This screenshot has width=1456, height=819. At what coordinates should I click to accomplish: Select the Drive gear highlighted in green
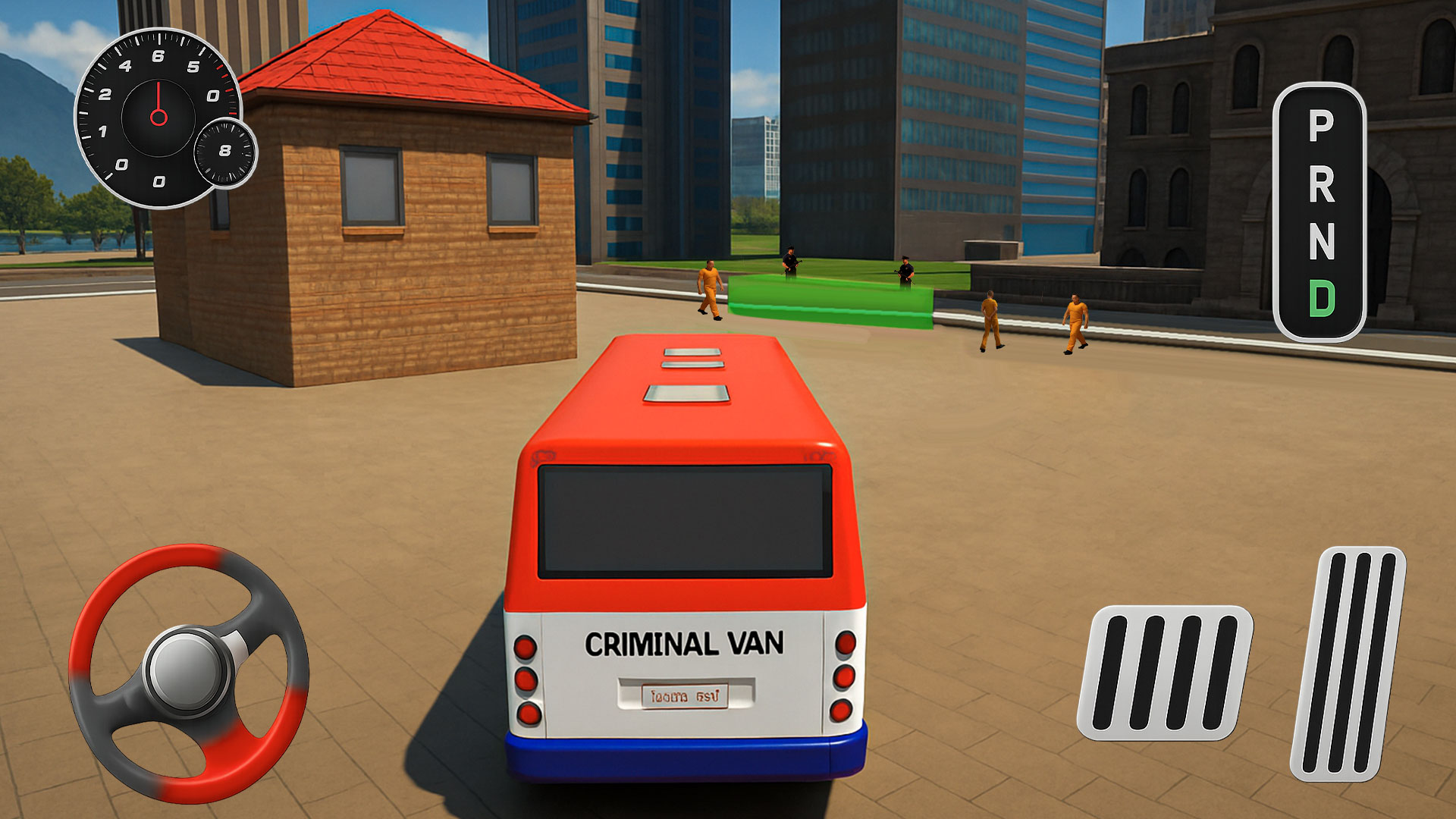click(1322, 298)
